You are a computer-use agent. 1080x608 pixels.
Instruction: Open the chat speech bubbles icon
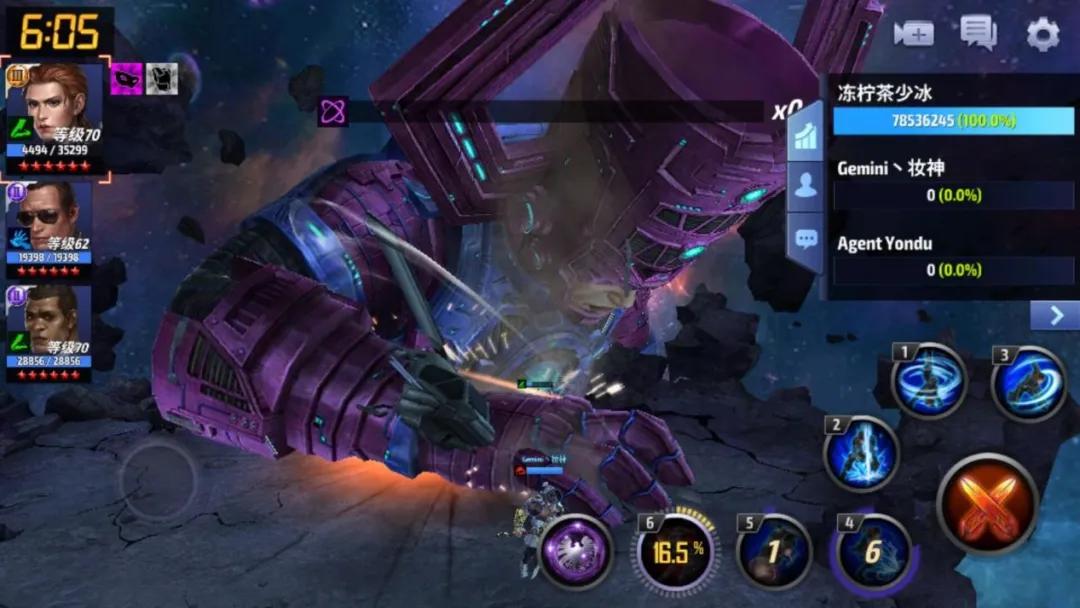pos(977,33)
